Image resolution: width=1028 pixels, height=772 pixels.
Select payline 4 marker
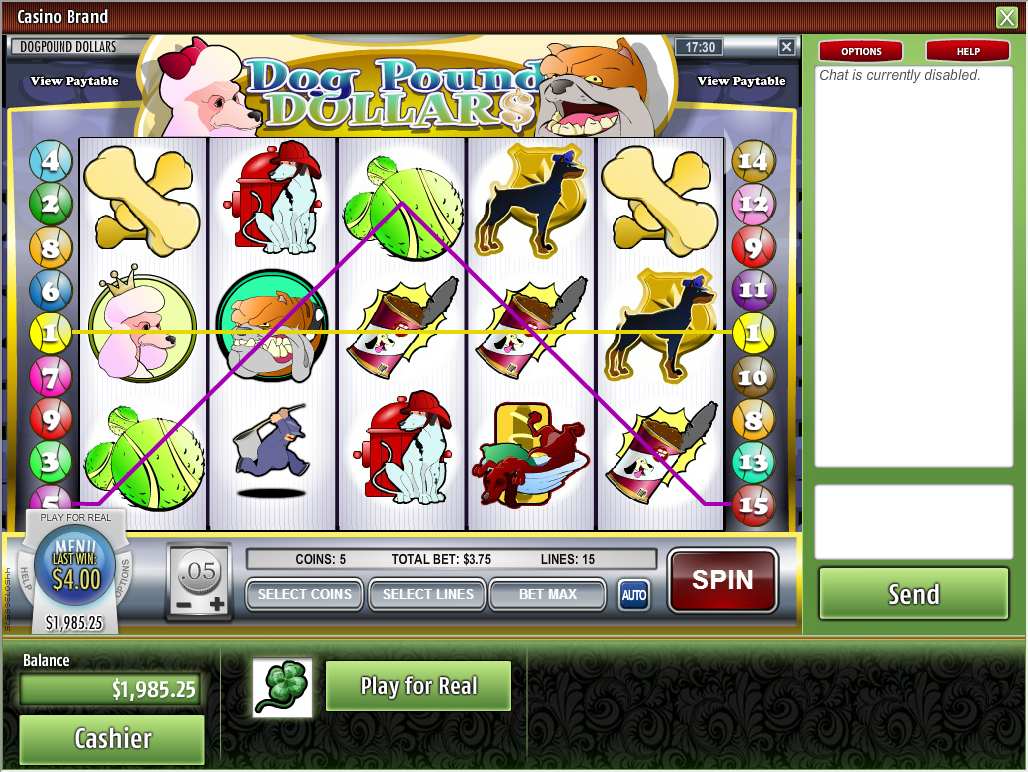(x=50, y=160)
